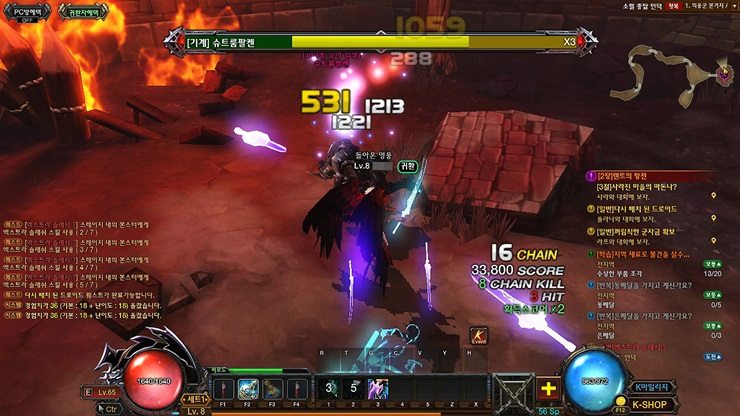Select the 다시 배치 된 드로어드 quest
Viewport: 740px width, 416px height.
pos(644,208)
